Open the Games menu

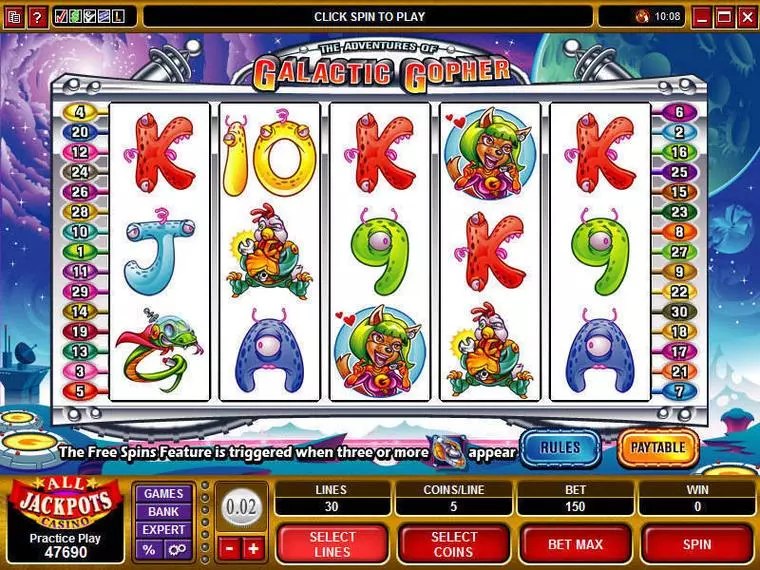164,493
